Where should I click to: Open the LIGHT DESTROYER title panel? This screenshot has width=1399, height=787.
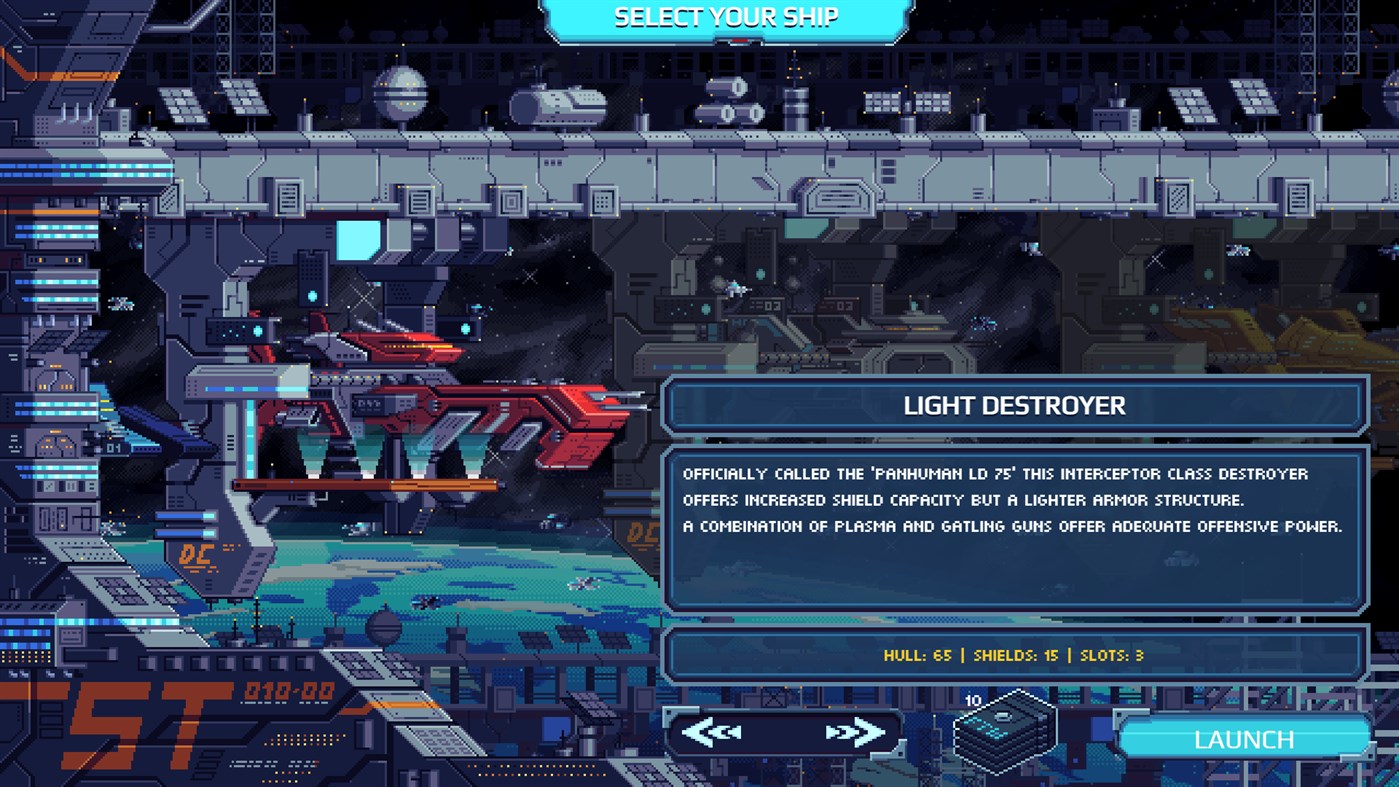(x=1014, y=406)
